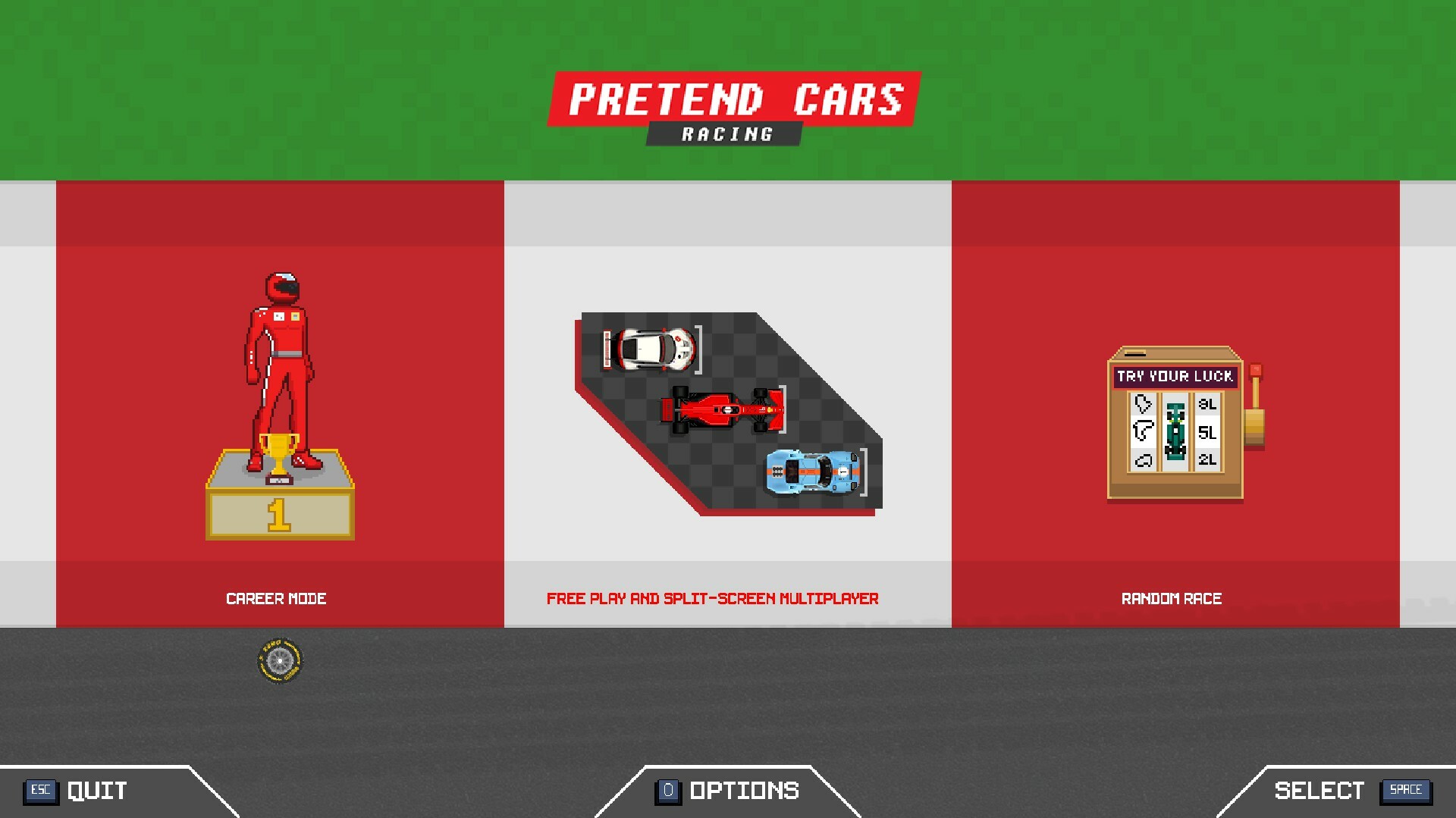This screenshot has height=818, width=1456.
Task: Click the SPACE key icon next to Select
Action: point(1407,791)
